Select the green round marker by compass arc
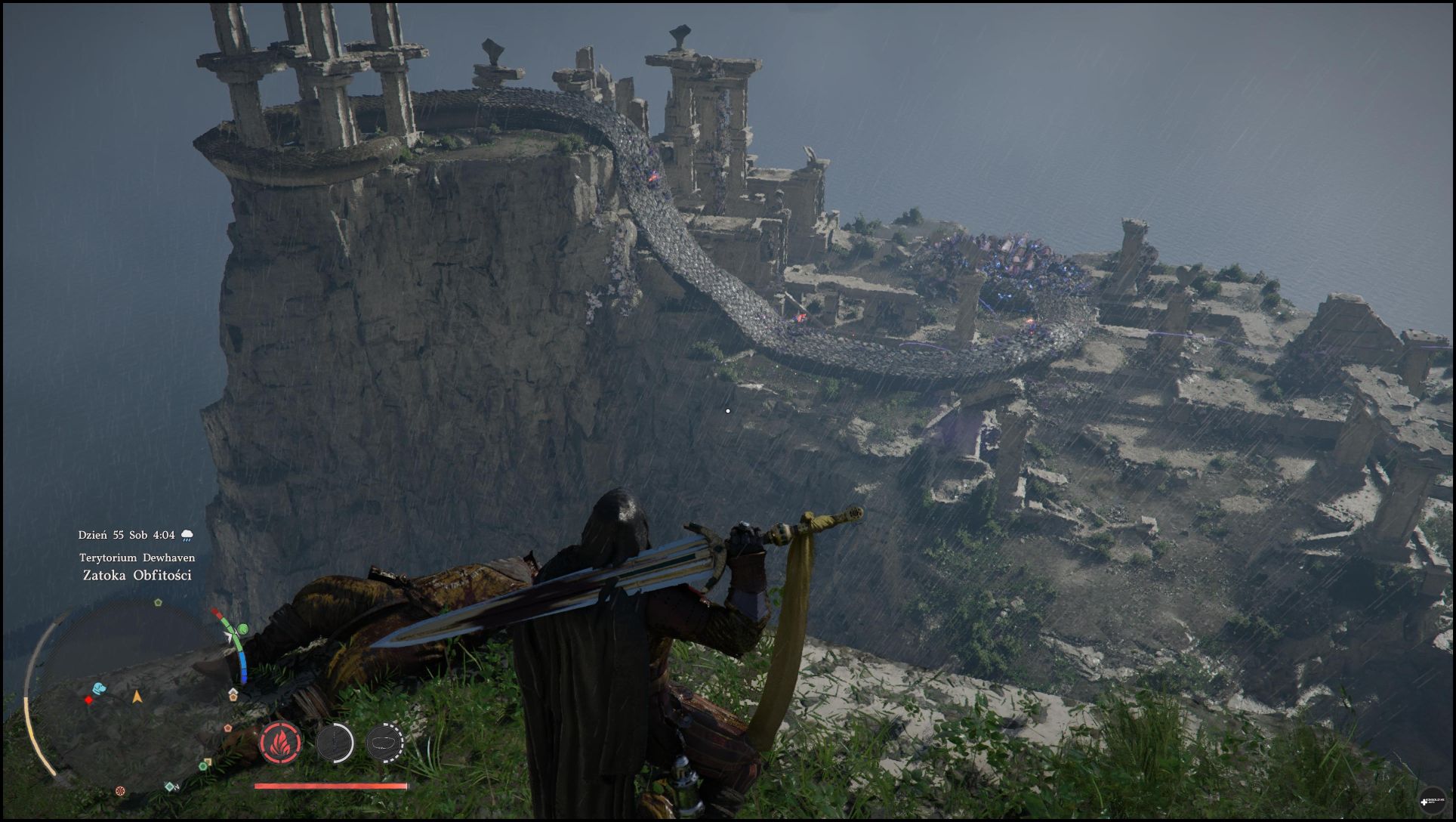The width and height of the screenshot is (1456, 822). (x=243, y=629)
